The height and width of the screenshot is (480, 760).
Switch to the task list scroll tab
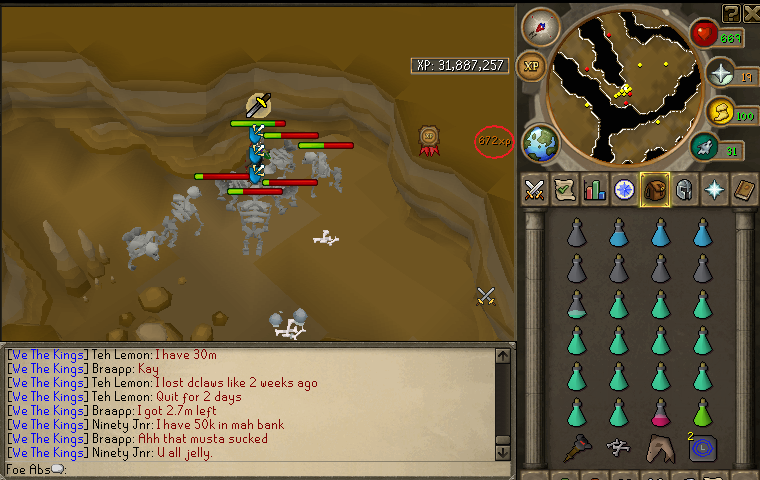point(564,189)
